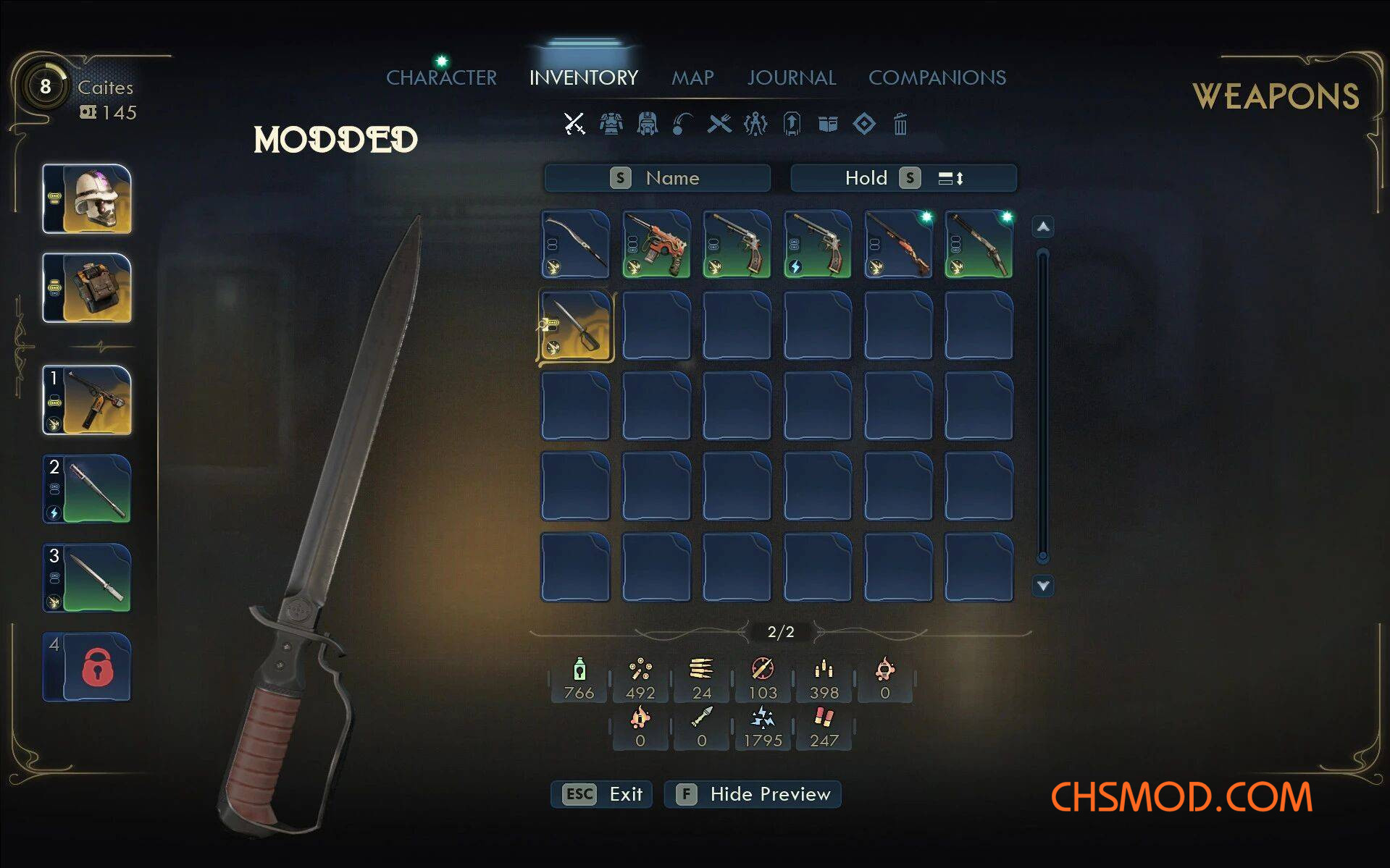Click the Hide Preview button
The image size is (1390, 868).
coord(753,794)
